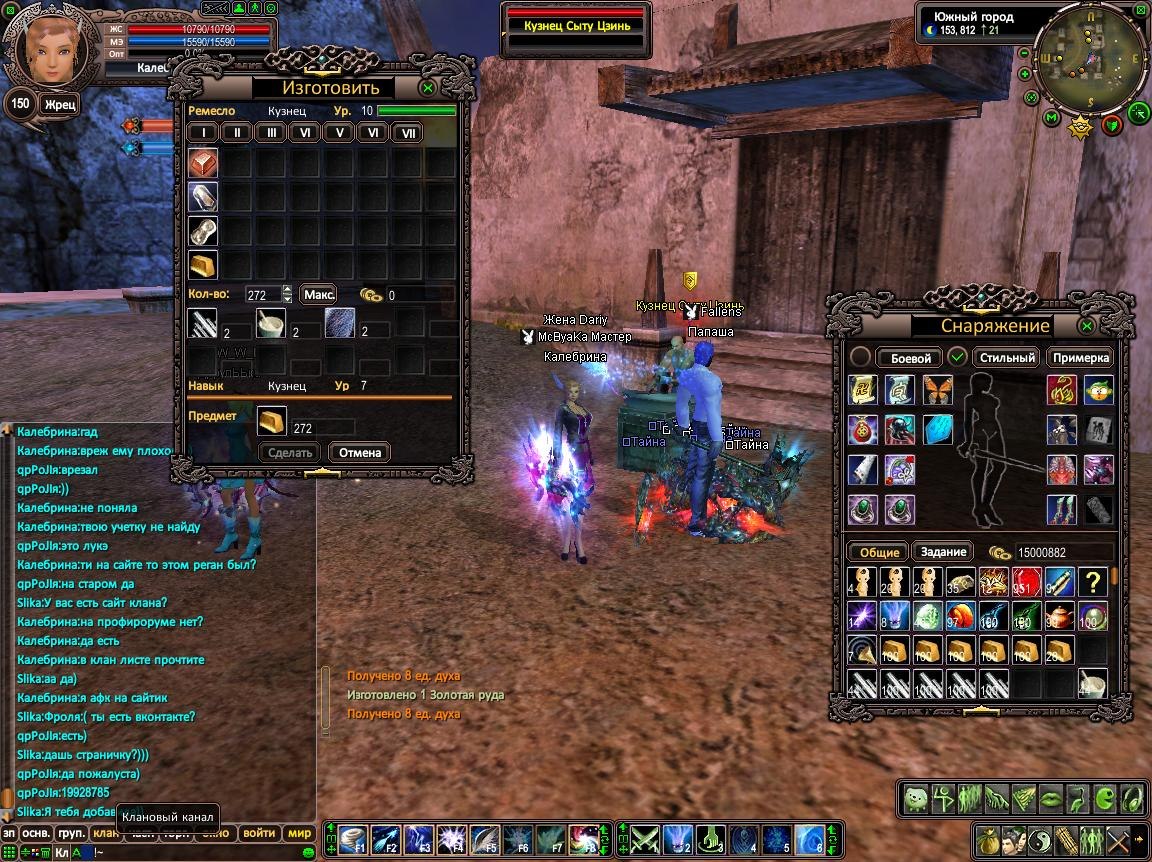Screen dimensions: 1152x862
Task: Switch equipment view to Боевой
Action: pyautogui.click(x=910, y=358)
